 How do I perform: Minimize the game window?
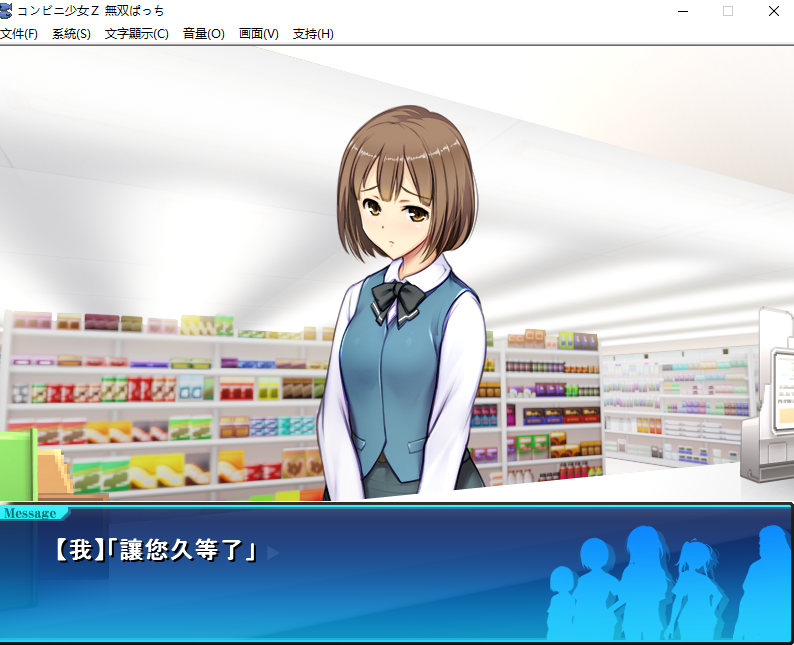tap(683, 11)
